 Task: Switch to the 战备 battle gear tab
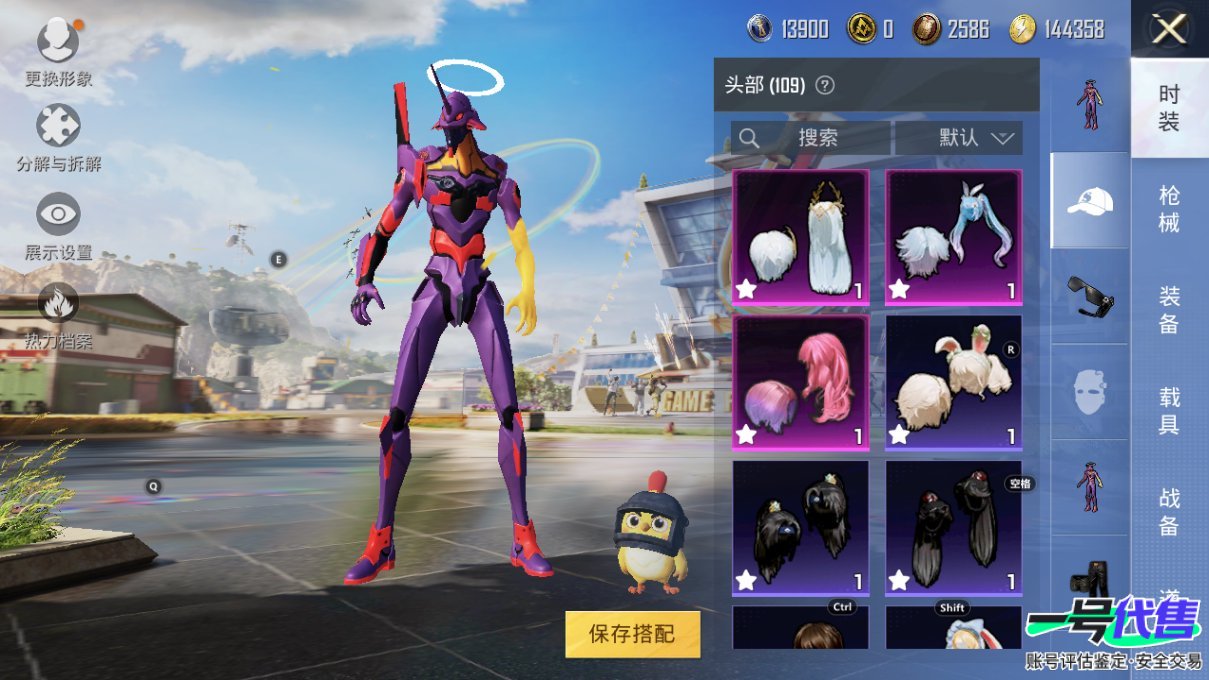pos(1169,511)
